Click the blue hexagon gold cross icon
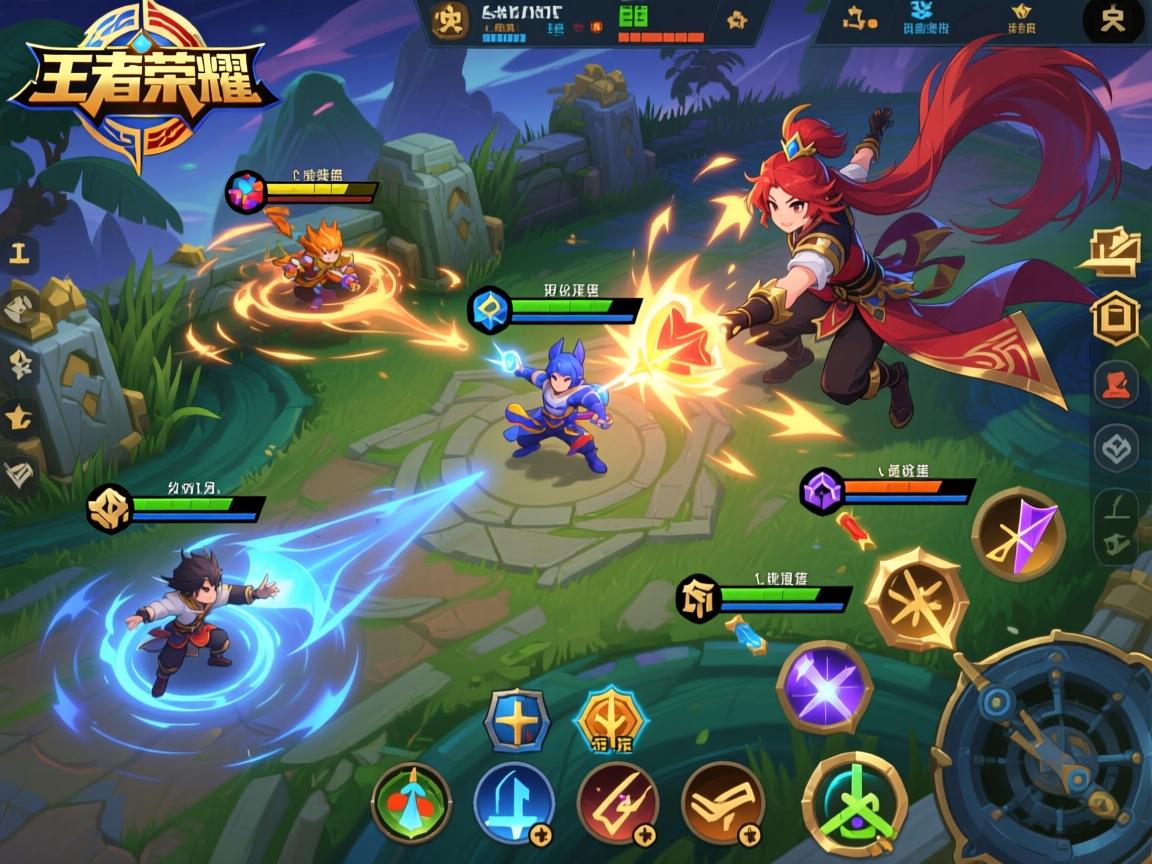Image resolution: width=1152 pixels, height=864 pixels. click(517, 720)
